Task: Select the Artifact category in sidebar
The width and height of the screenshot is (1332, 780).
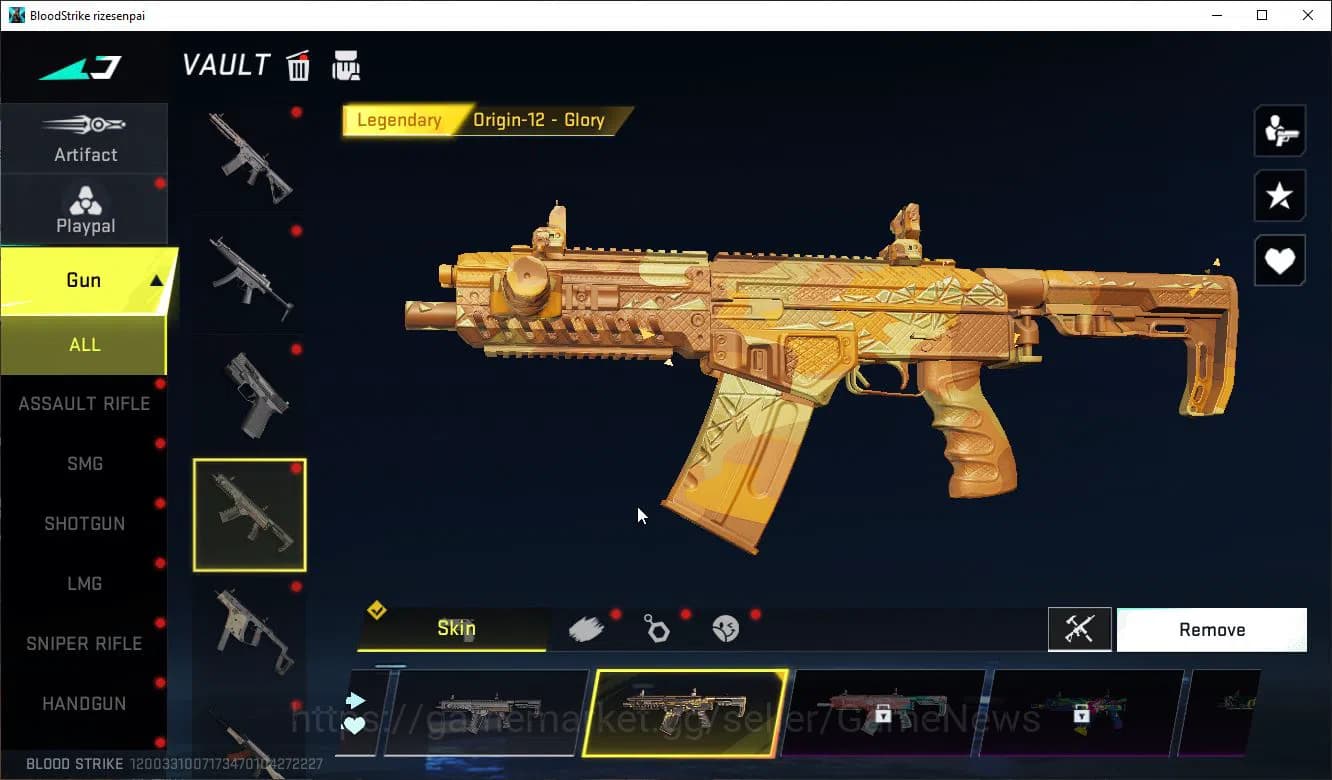Action: [84, 140]
